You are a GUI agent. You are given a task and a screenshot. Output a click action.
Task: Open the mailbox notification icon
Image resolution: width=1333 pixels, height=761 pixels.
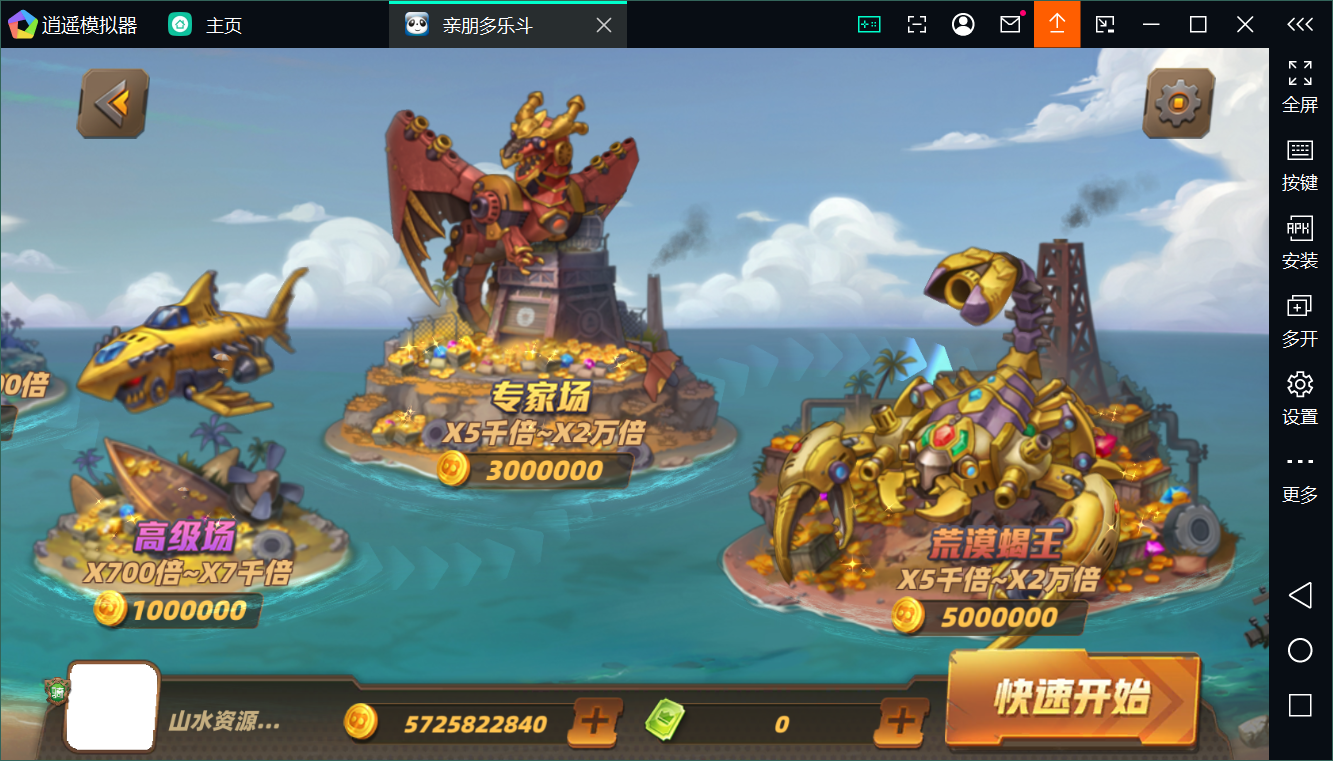pos(1010,24)
